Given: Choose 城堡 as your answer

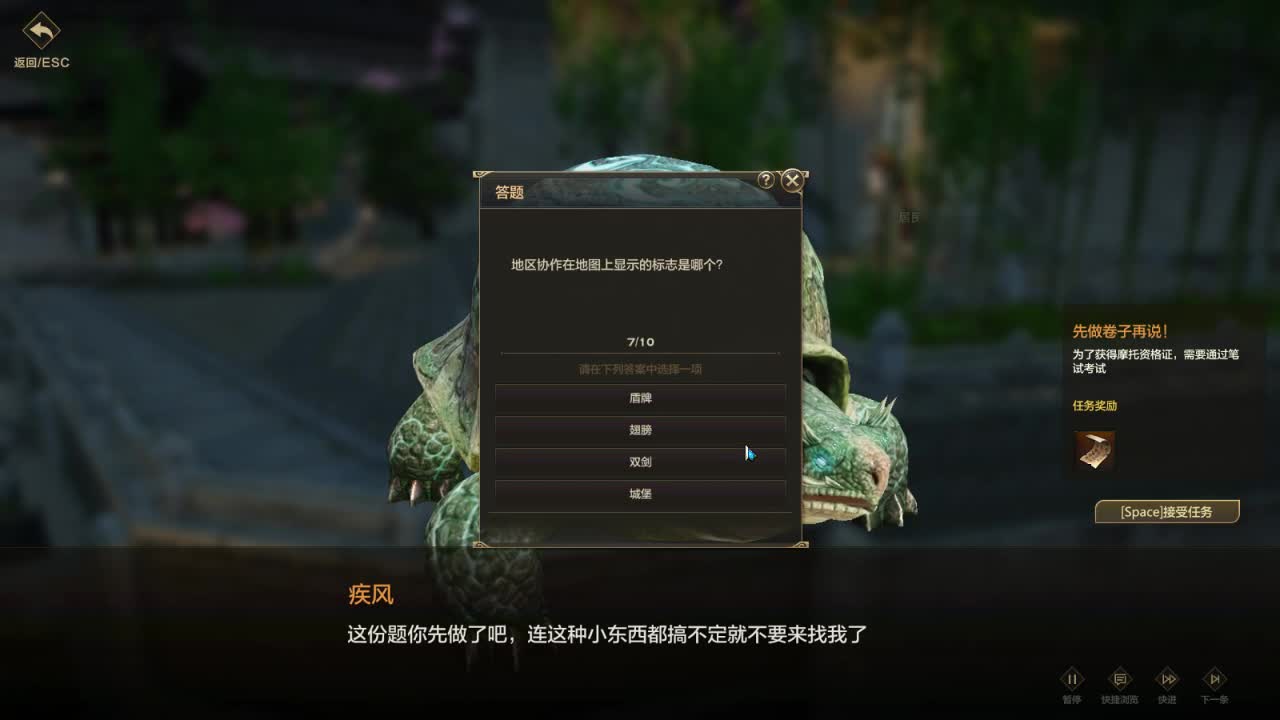Looking at the screenshot, I should 639,493.
